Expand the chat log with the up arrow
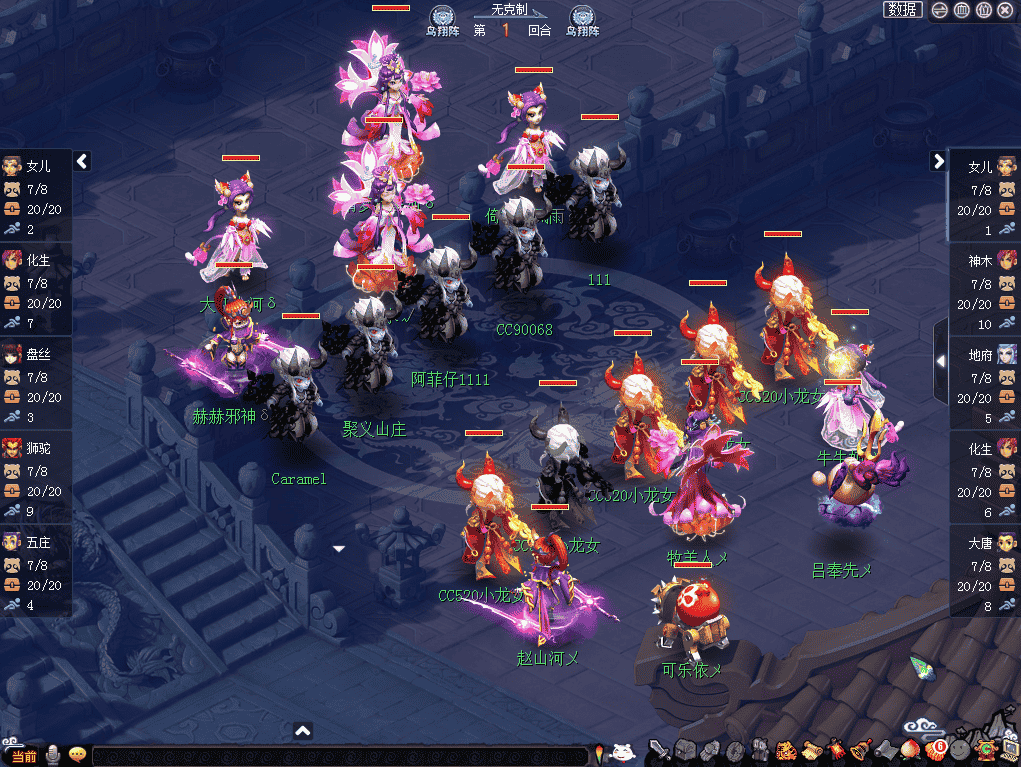 click(304, 731)
